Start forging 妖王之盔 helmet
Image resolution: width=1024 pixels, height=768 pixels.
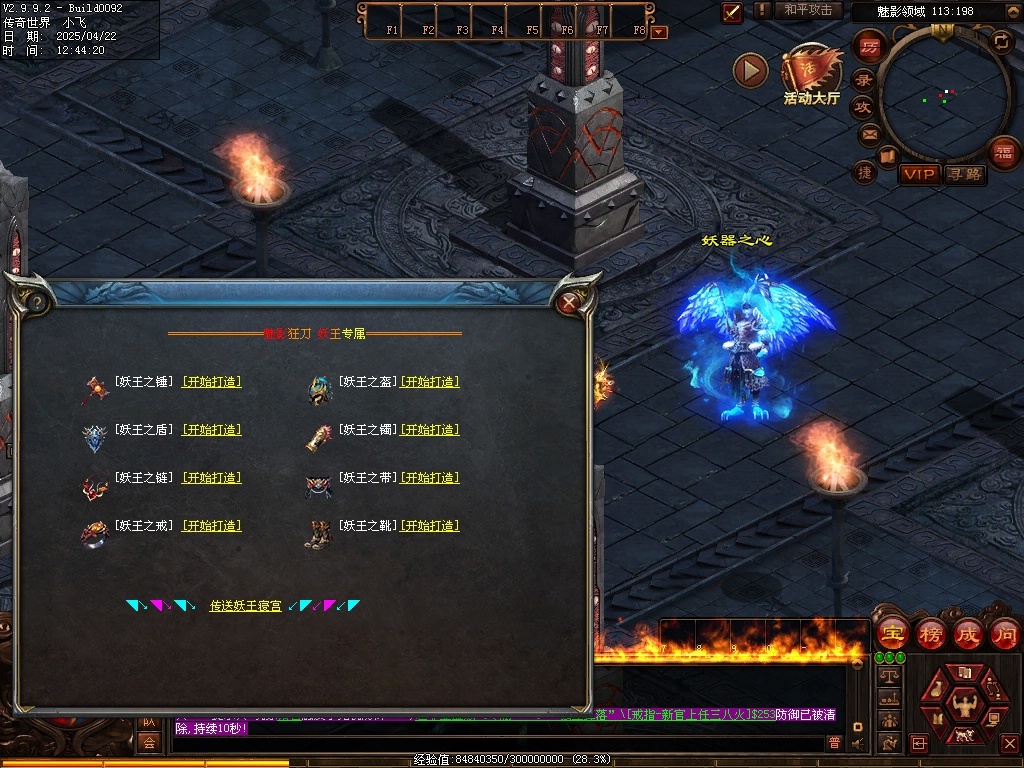pos(430,382)
